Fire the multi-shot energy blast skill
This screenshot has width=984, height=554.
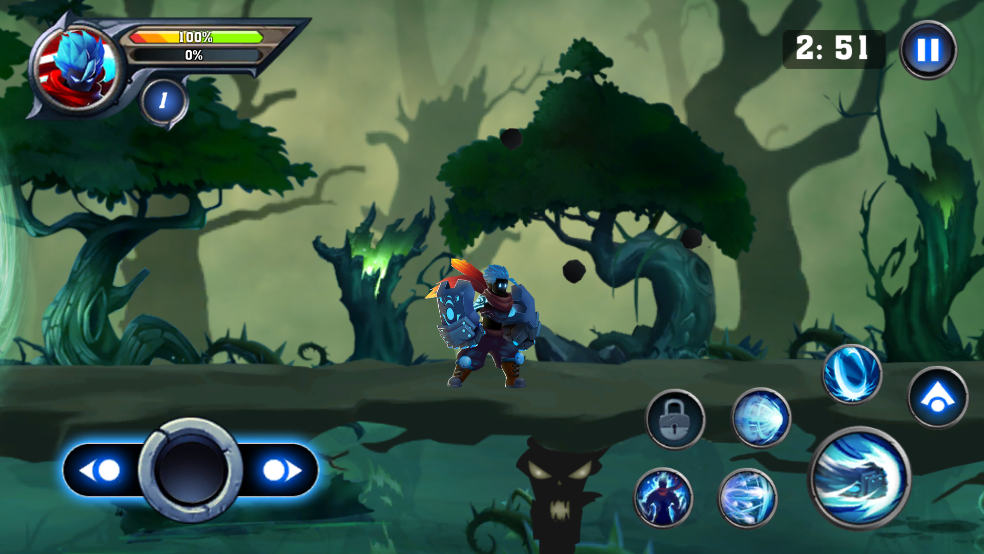click(x=747, y=497)
